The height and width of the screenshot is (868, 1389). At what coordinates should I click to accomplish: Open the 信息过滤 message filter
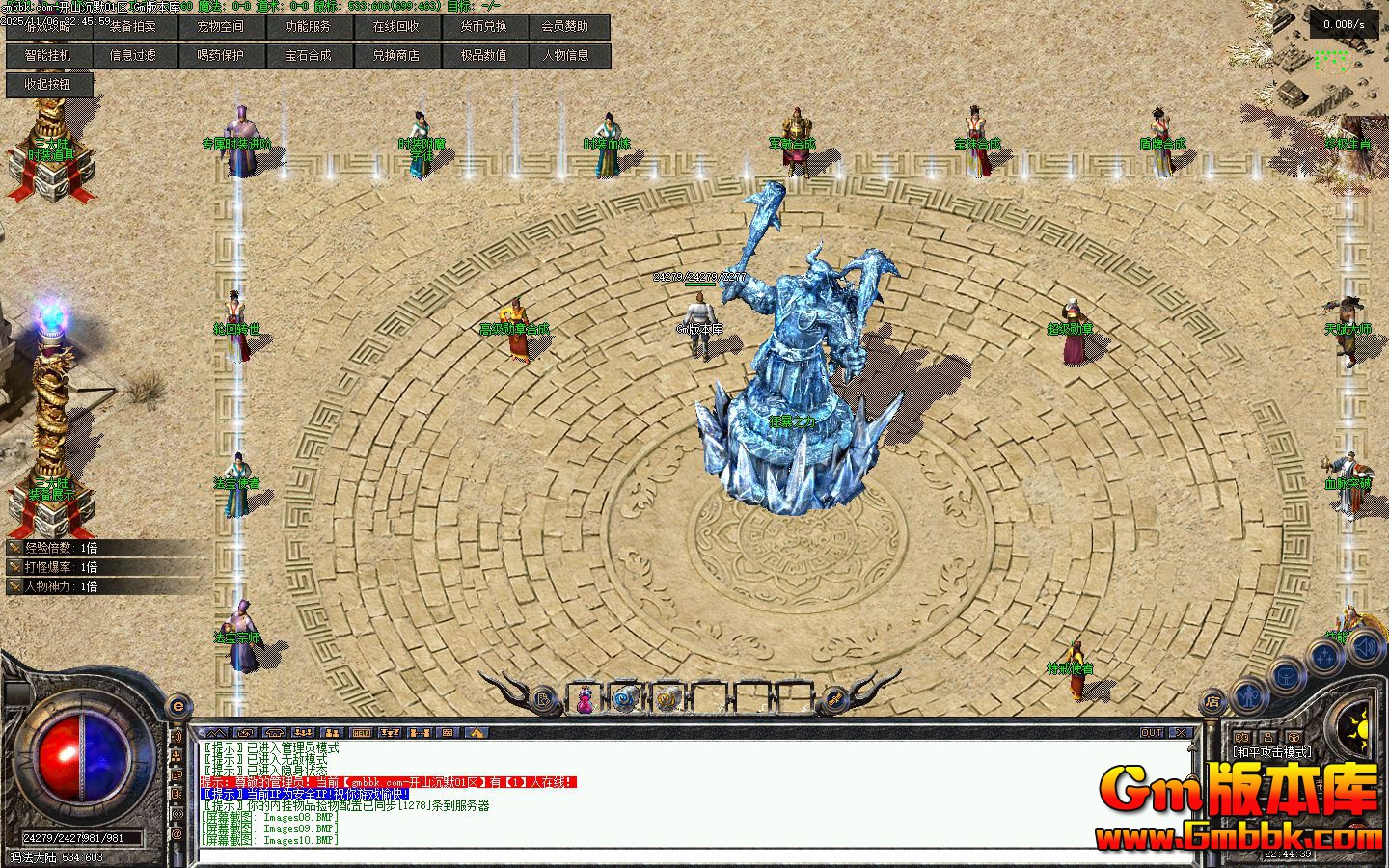pyautogui.click(x=133, y=56)
